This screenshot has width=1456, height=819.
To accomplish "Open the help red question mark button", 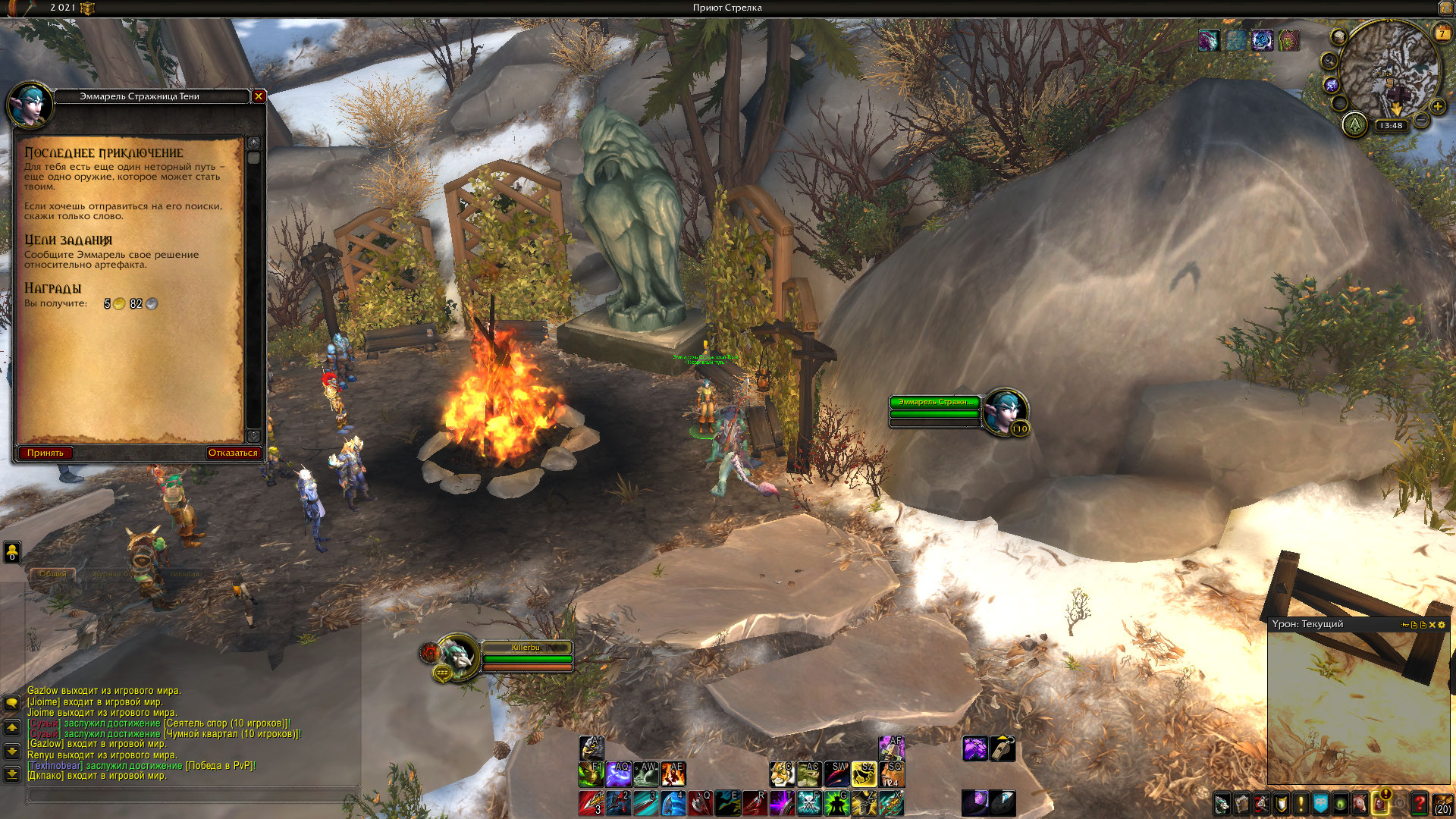I will 1419,804.
